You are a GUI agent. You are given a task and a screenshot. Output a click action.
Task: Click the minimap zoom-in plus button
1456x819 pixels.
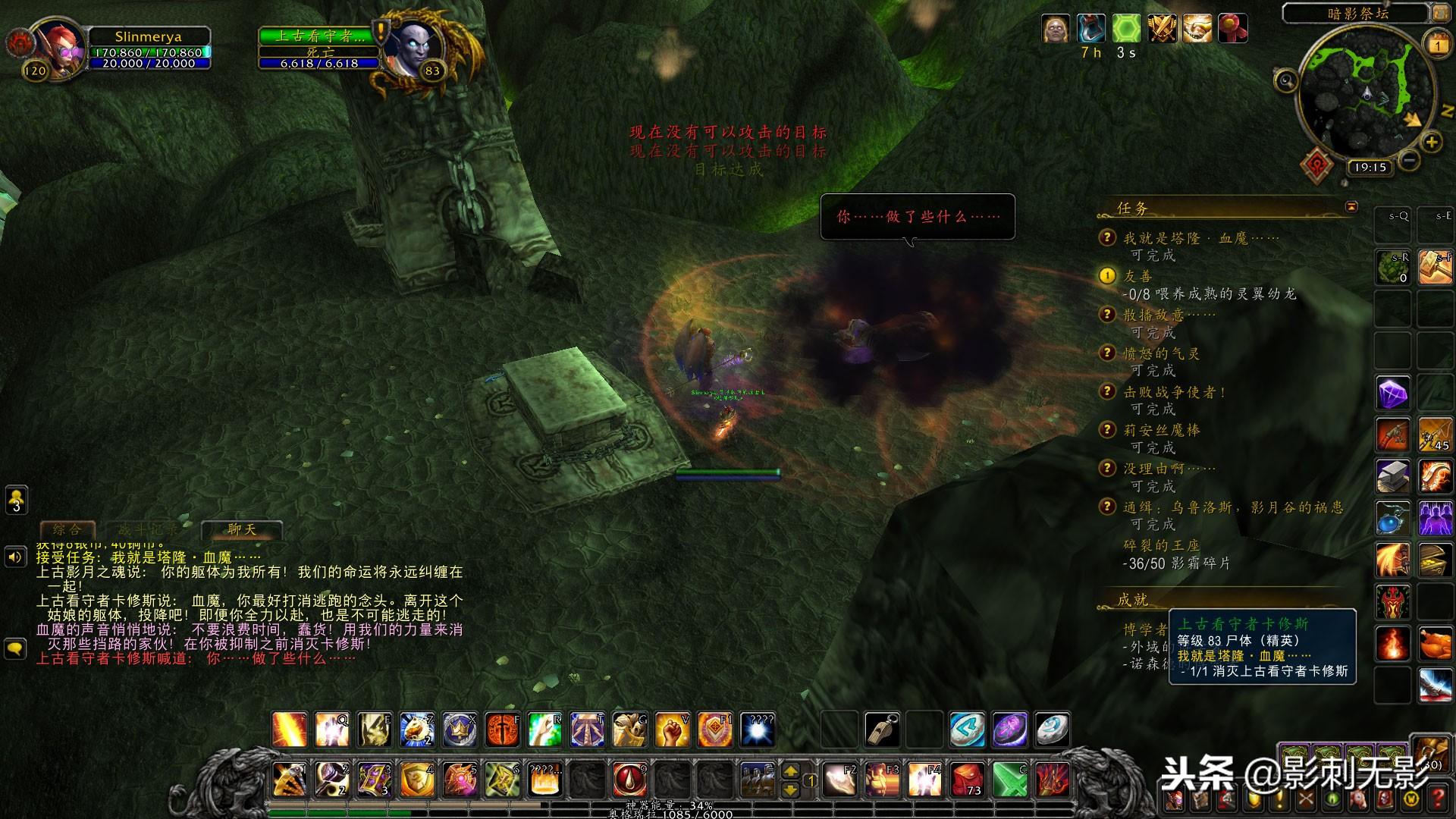[1432, 141]
